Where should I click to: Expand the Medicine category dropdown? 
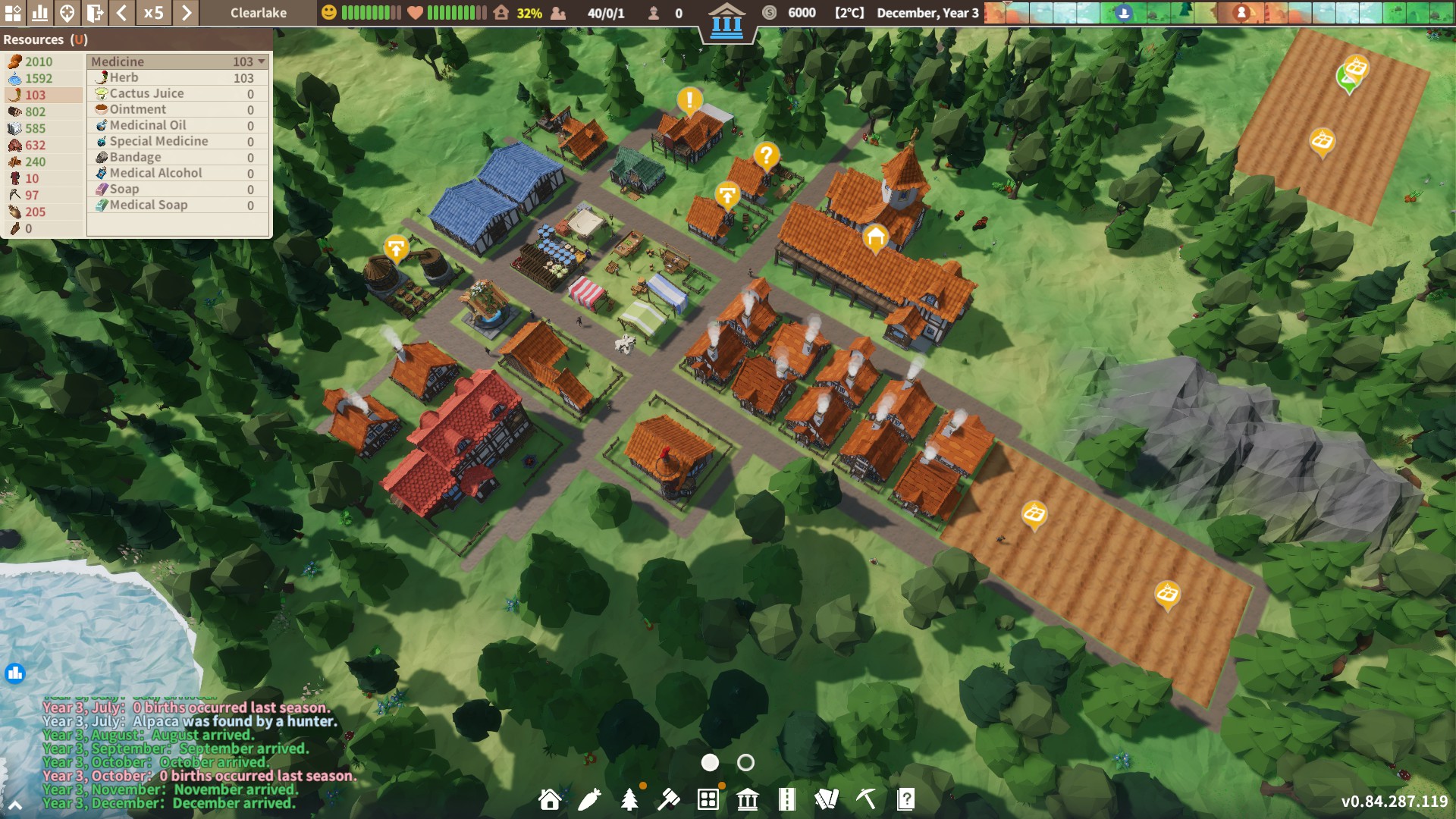262,61
